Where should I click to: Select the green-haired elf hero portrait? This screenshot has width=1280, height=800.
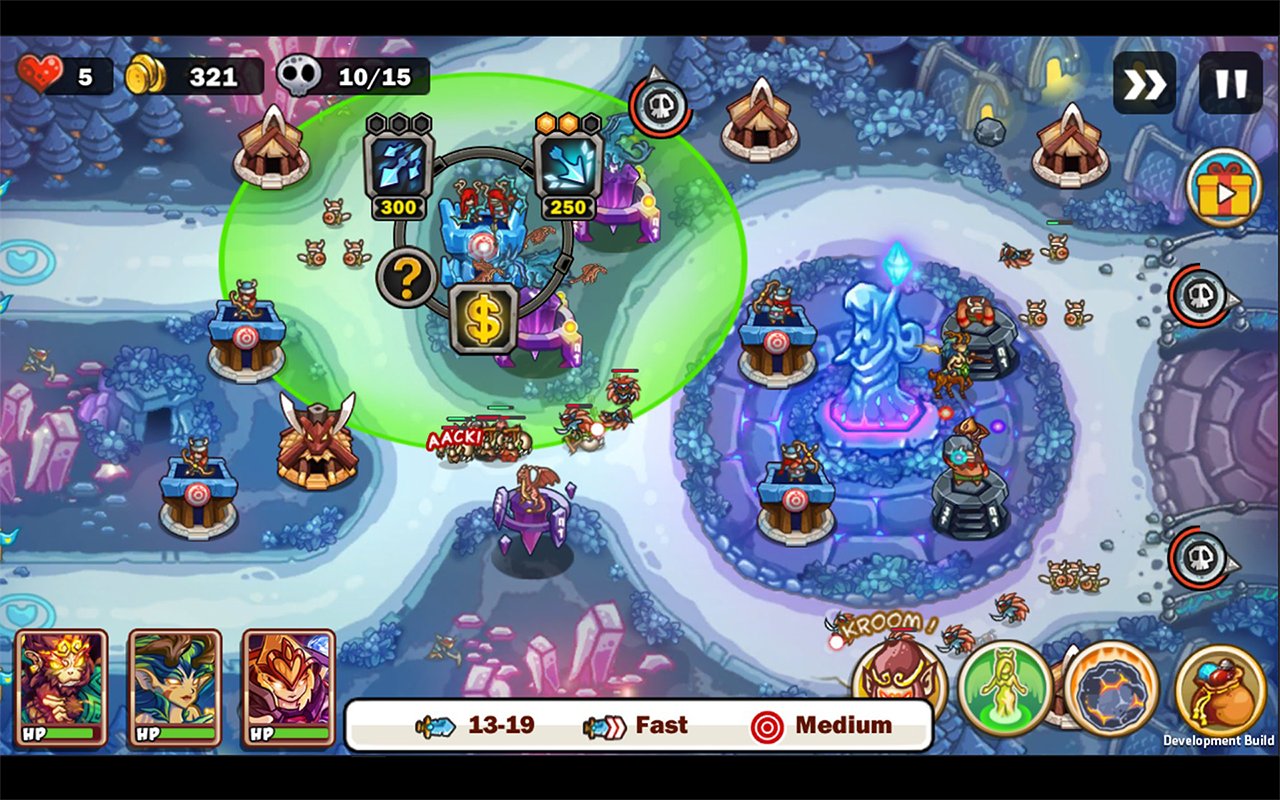175,687
